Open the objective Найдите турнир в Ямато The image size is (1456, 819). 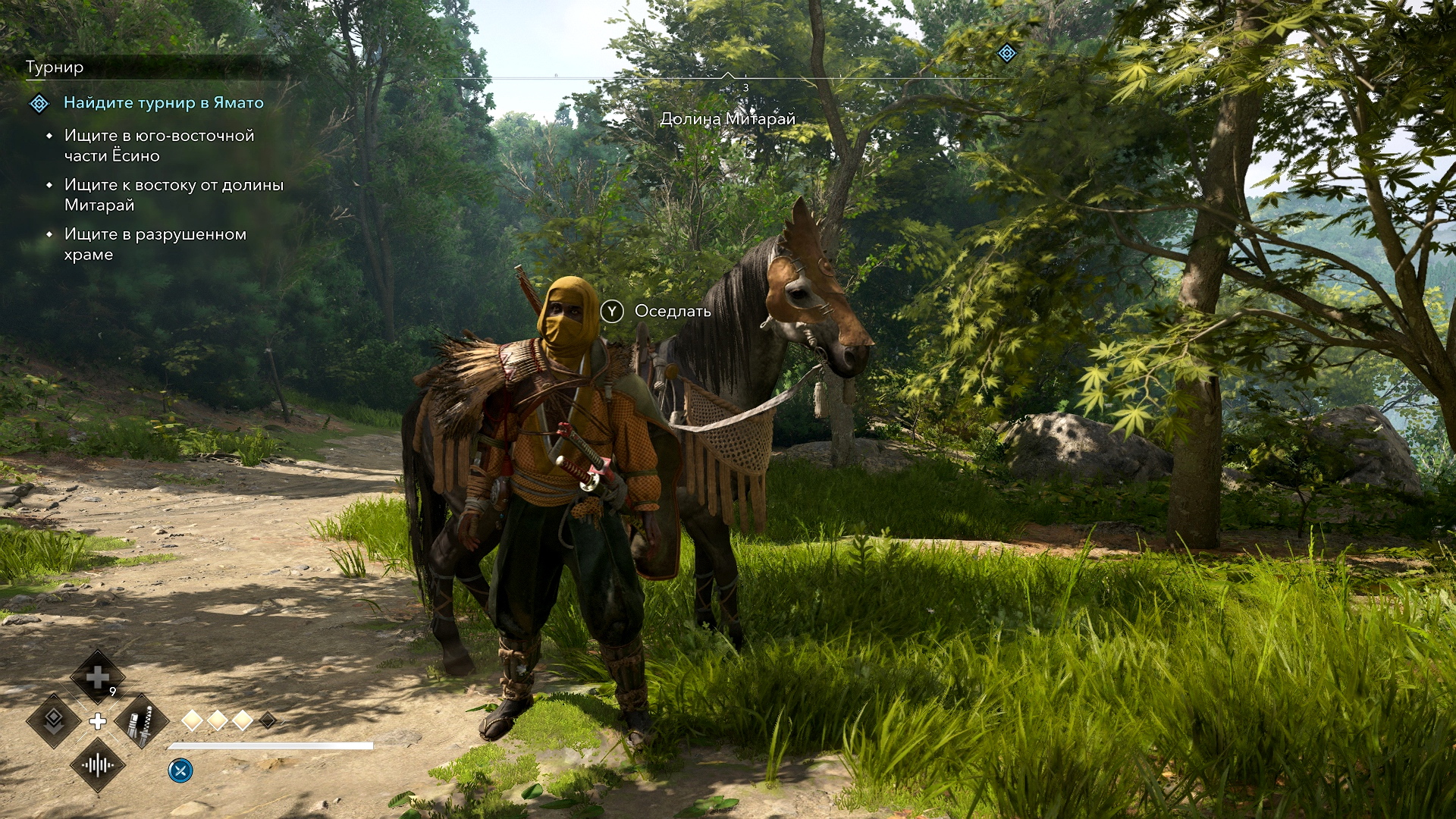click(163, 103)
